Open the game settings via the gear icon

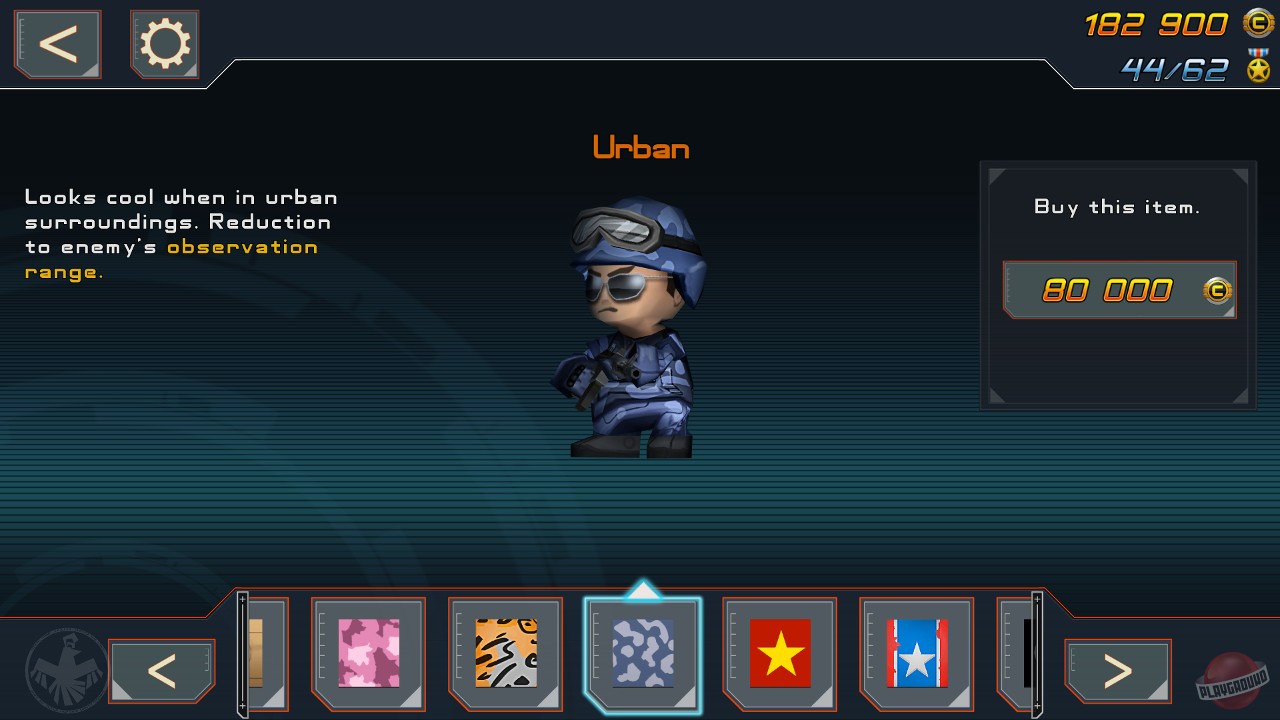[x=164, y=44]
